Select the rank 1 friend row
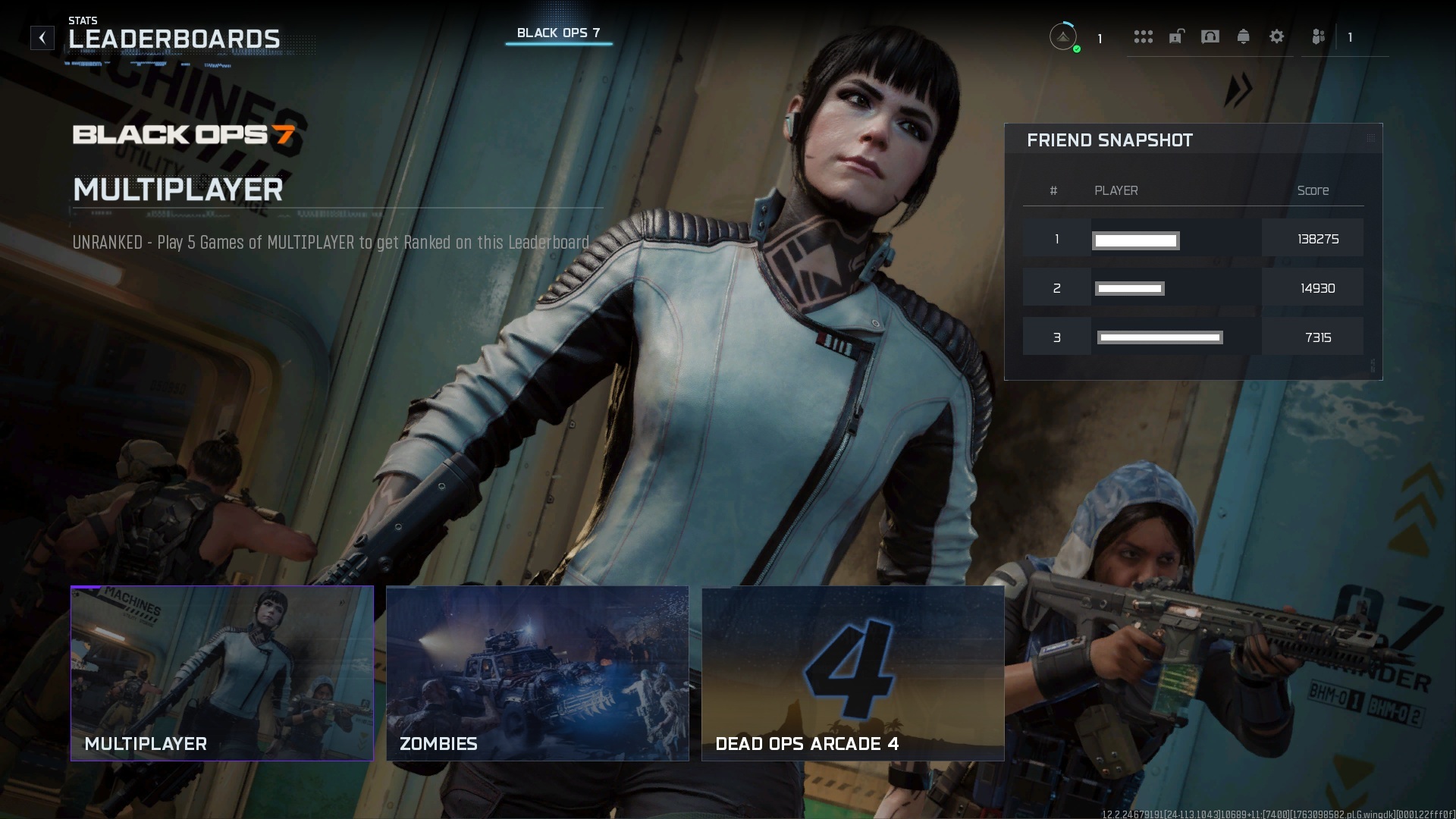 tap(1192, 239)
